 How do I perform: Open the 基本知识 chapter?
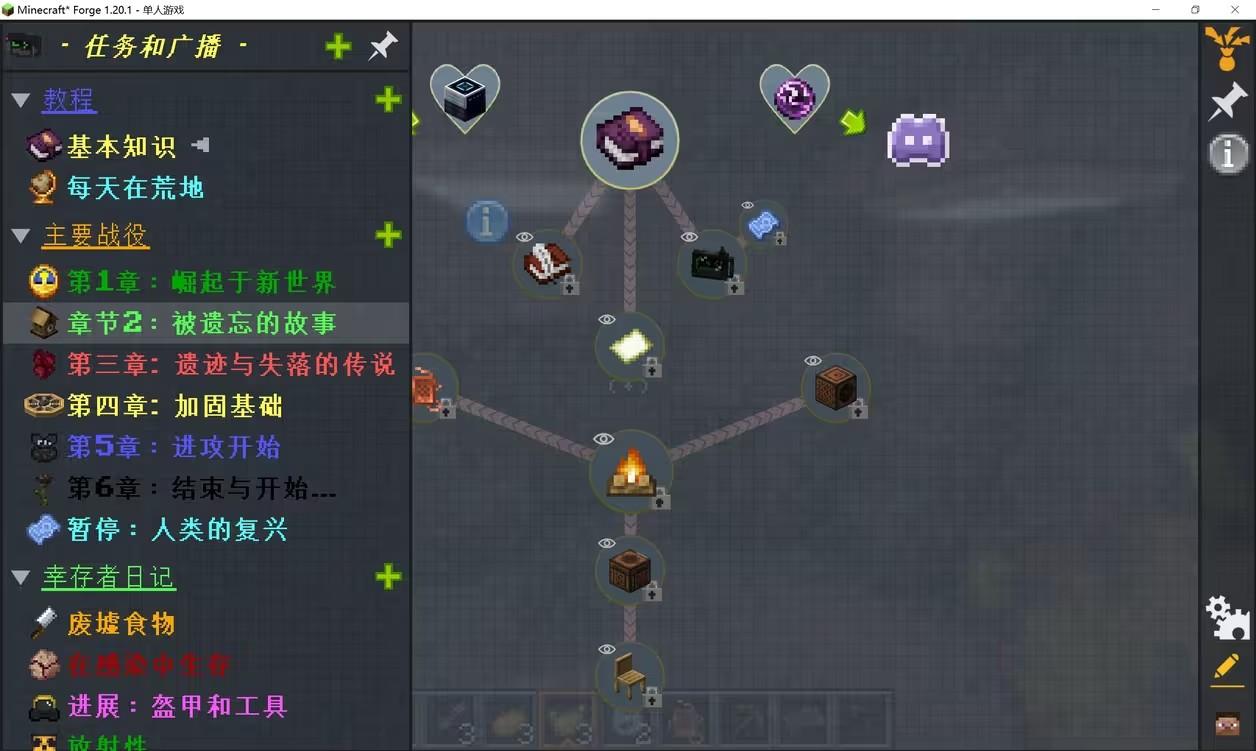coord(121,147)
